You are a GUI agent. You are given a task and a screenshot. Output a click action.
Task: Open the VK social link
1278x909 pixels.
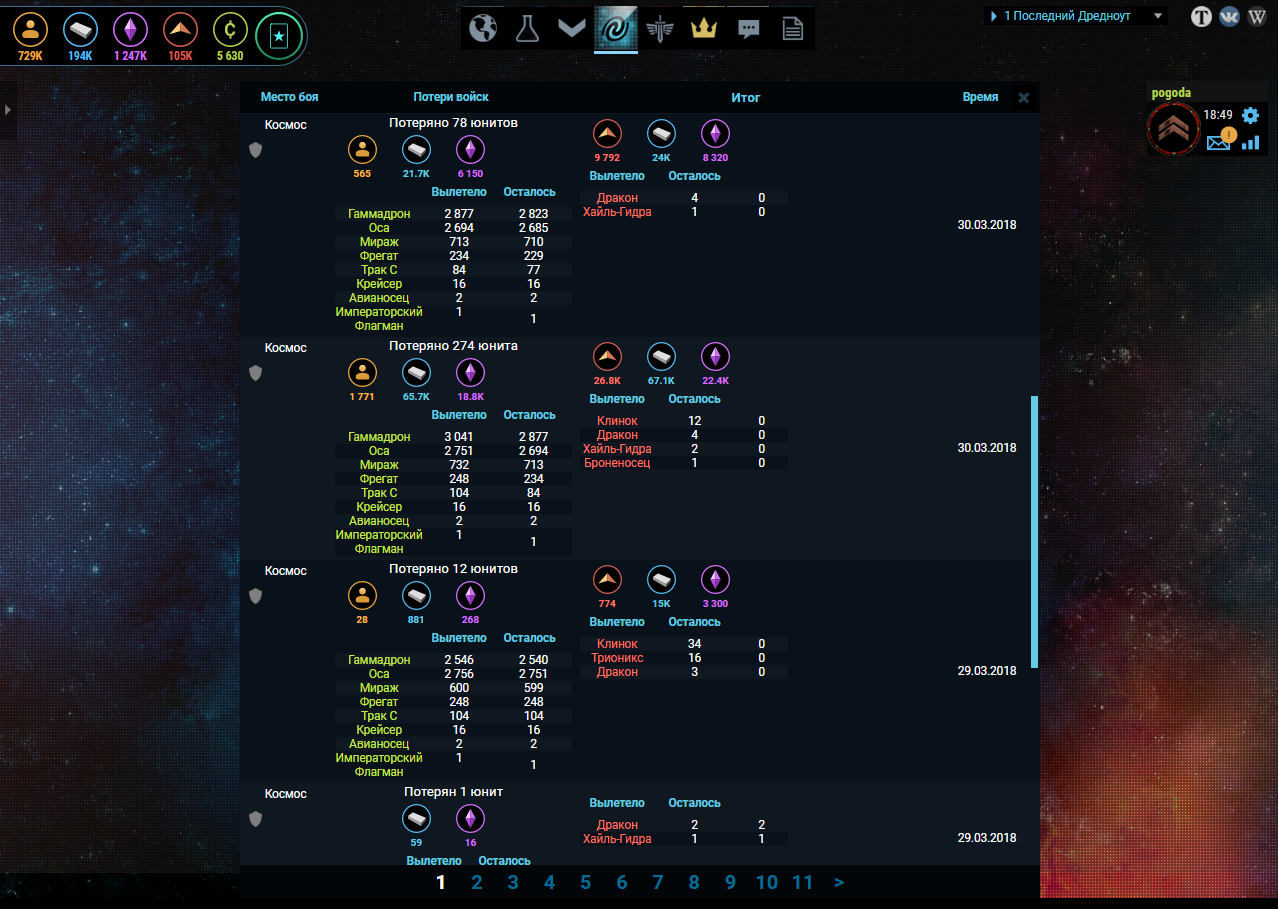click(1229, 16)
